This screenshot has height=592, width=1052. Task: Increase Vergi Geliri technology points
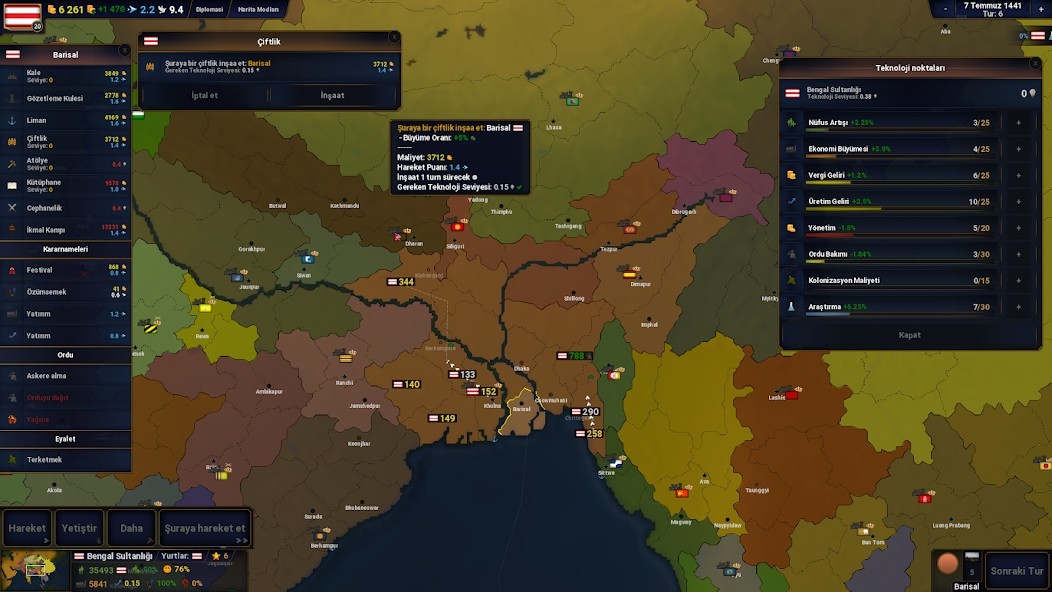click(1018, 175)
